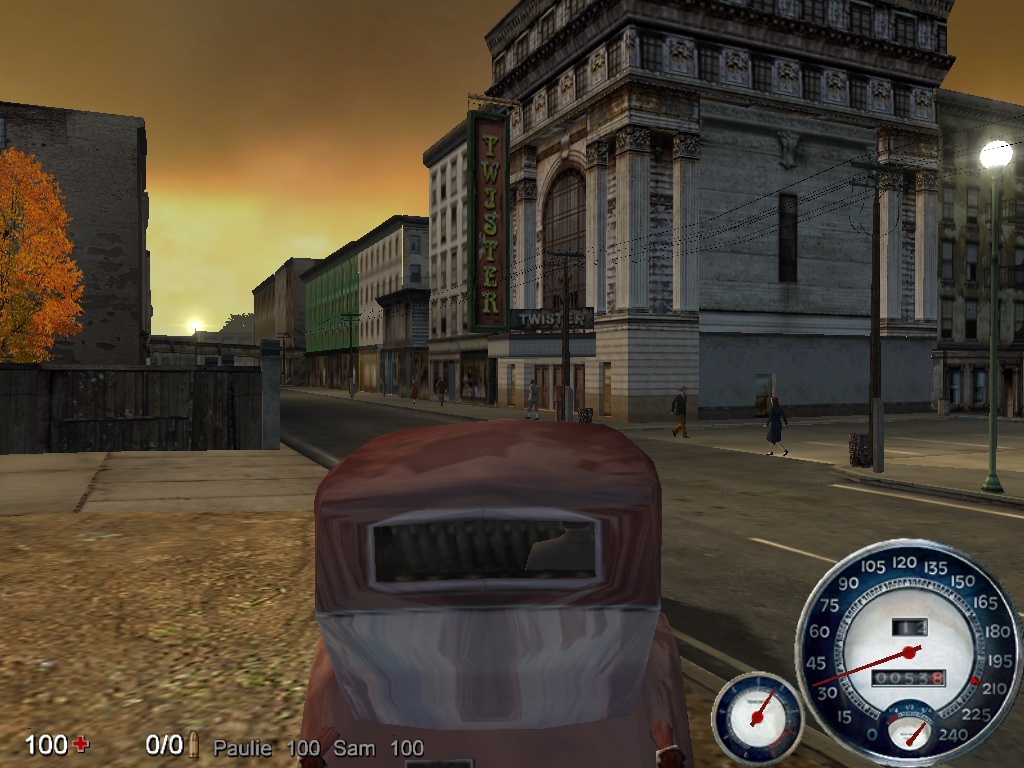Select the small round gauge beside the speedometer

757,717
